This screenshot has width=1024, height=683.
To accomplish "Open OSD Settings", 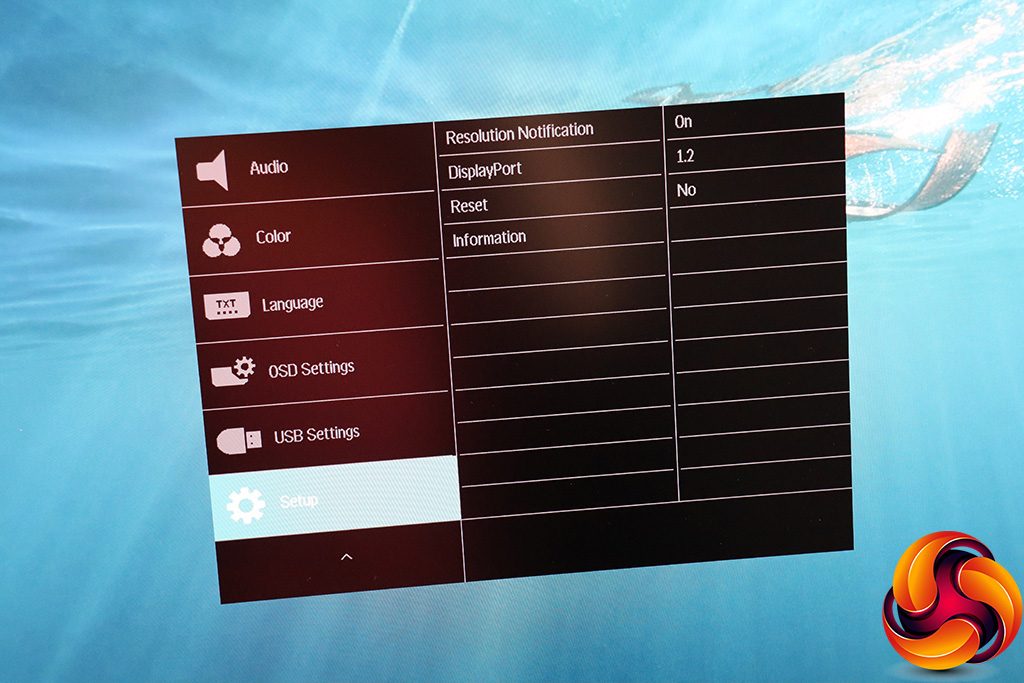I will [x=311, y=369].
